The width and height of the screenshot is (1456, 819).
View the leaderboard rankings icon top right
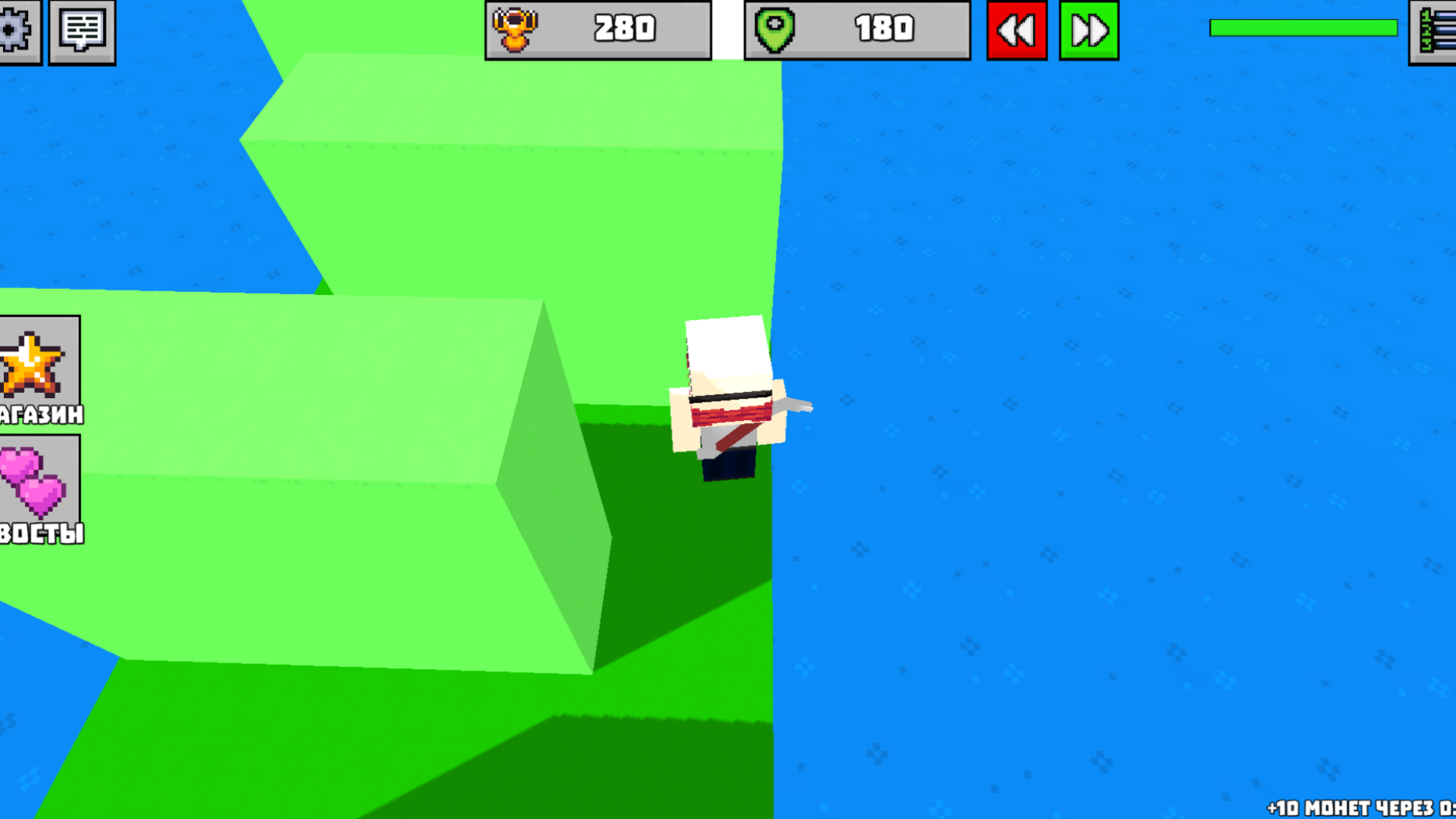1436,30
